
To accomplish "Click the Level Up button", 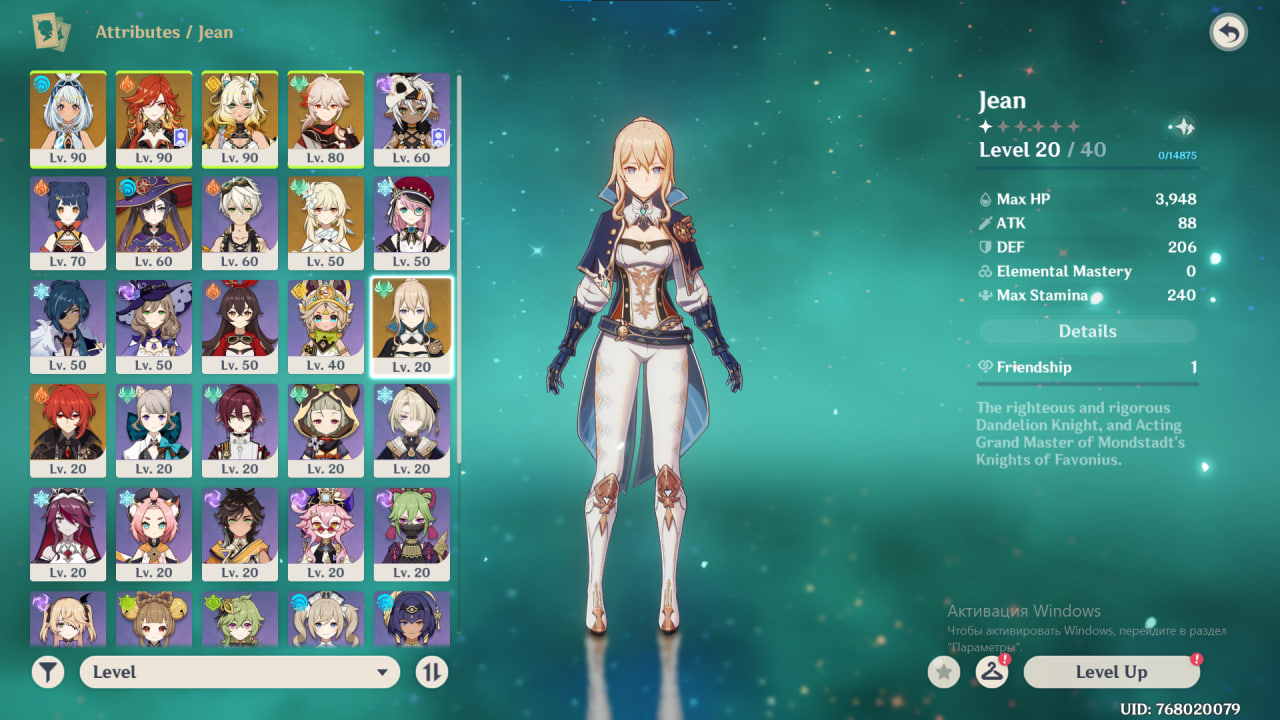I will coord(1111,672).
